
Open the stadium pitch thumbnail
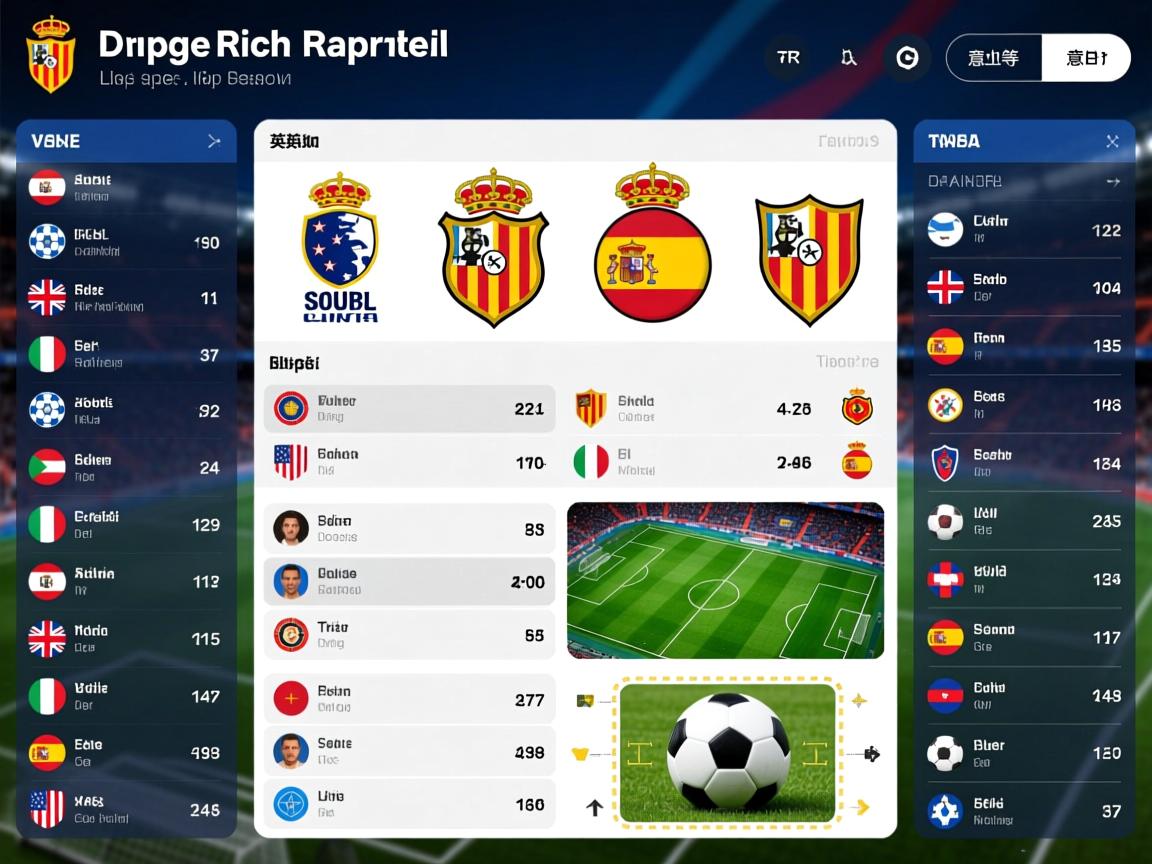pos(725,580)
